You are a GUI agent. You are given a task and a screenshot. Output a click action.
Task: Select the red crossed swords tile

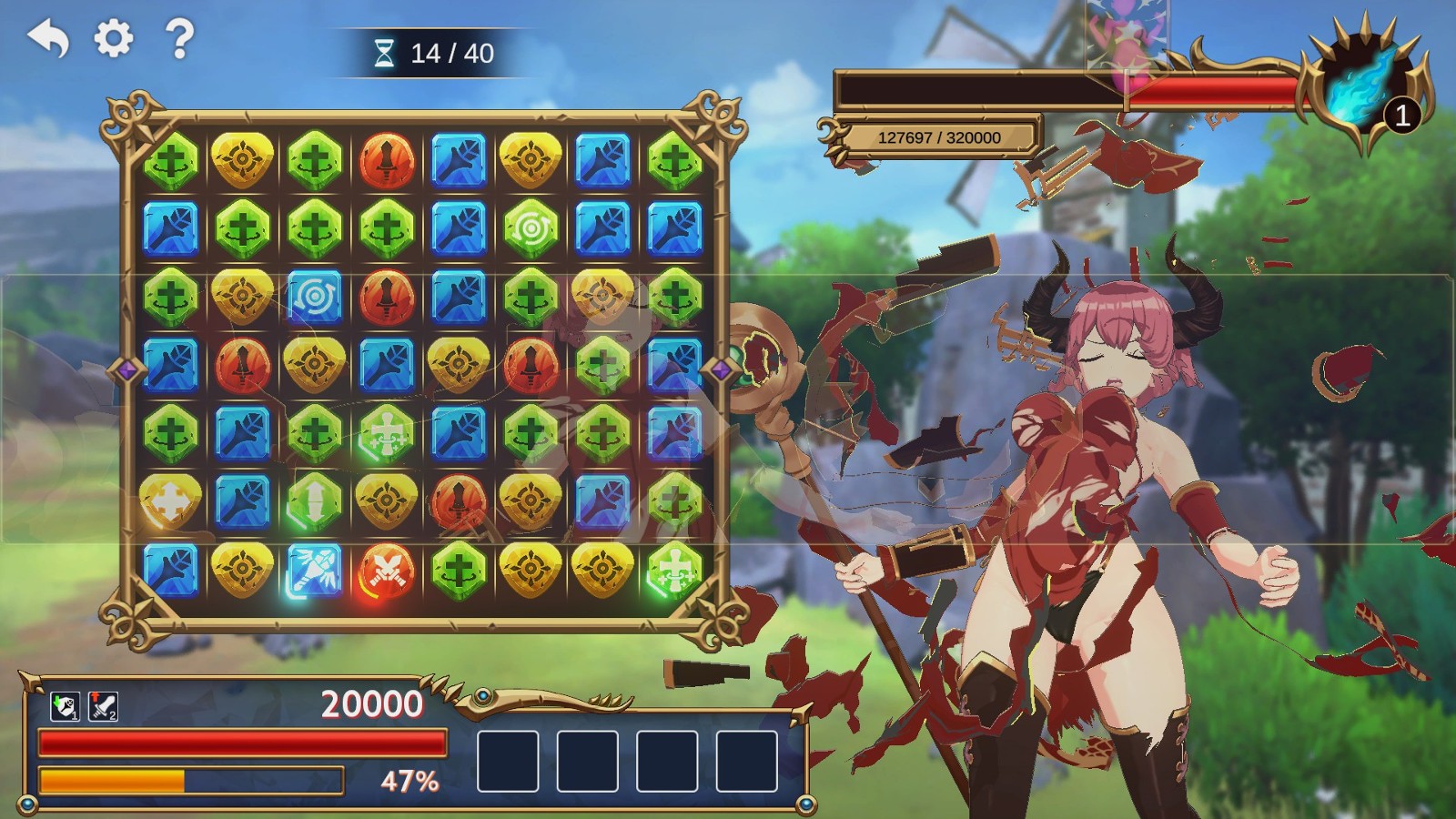pos(386,571)
